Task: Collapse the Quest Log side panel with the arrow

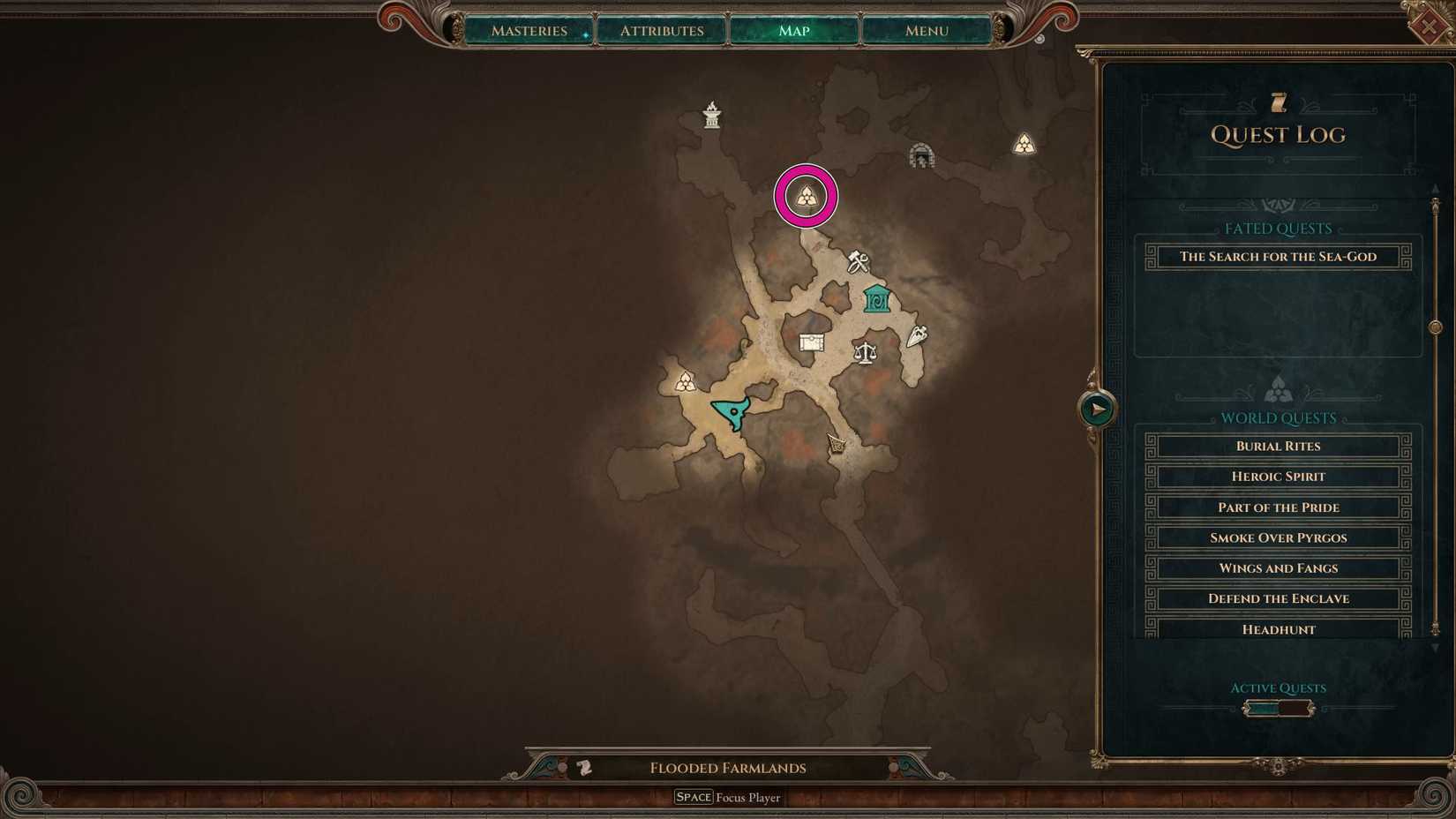Action: (1096, 408)
